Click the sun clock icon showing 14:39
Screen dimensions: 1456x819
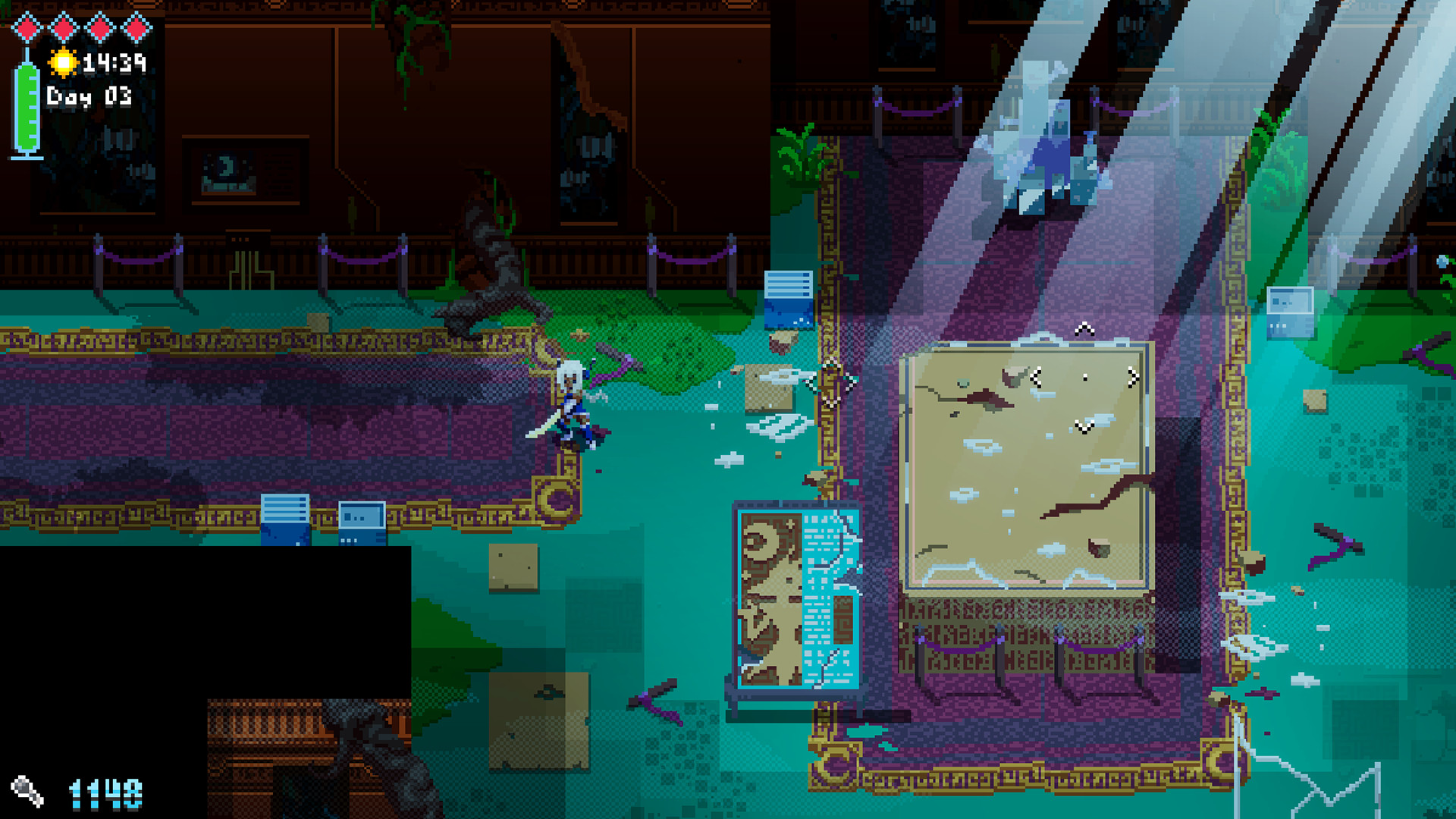click(64, 62)
